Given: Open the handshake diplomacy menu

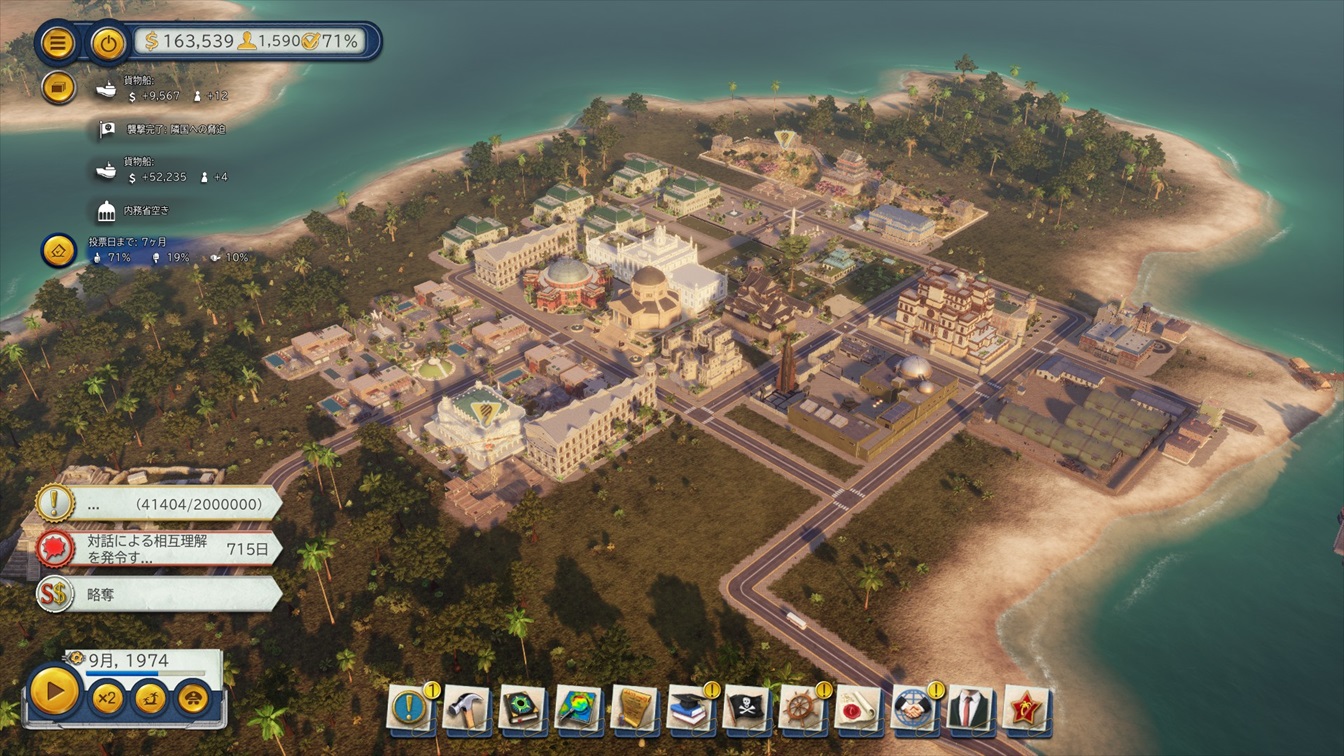Looking at the screenshot, I should coord(913,708).
